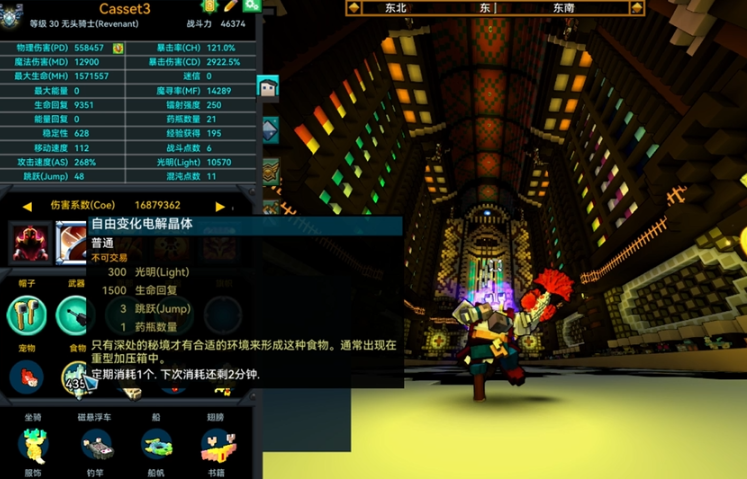Open the blue diamond side tab

coord(270,130)
